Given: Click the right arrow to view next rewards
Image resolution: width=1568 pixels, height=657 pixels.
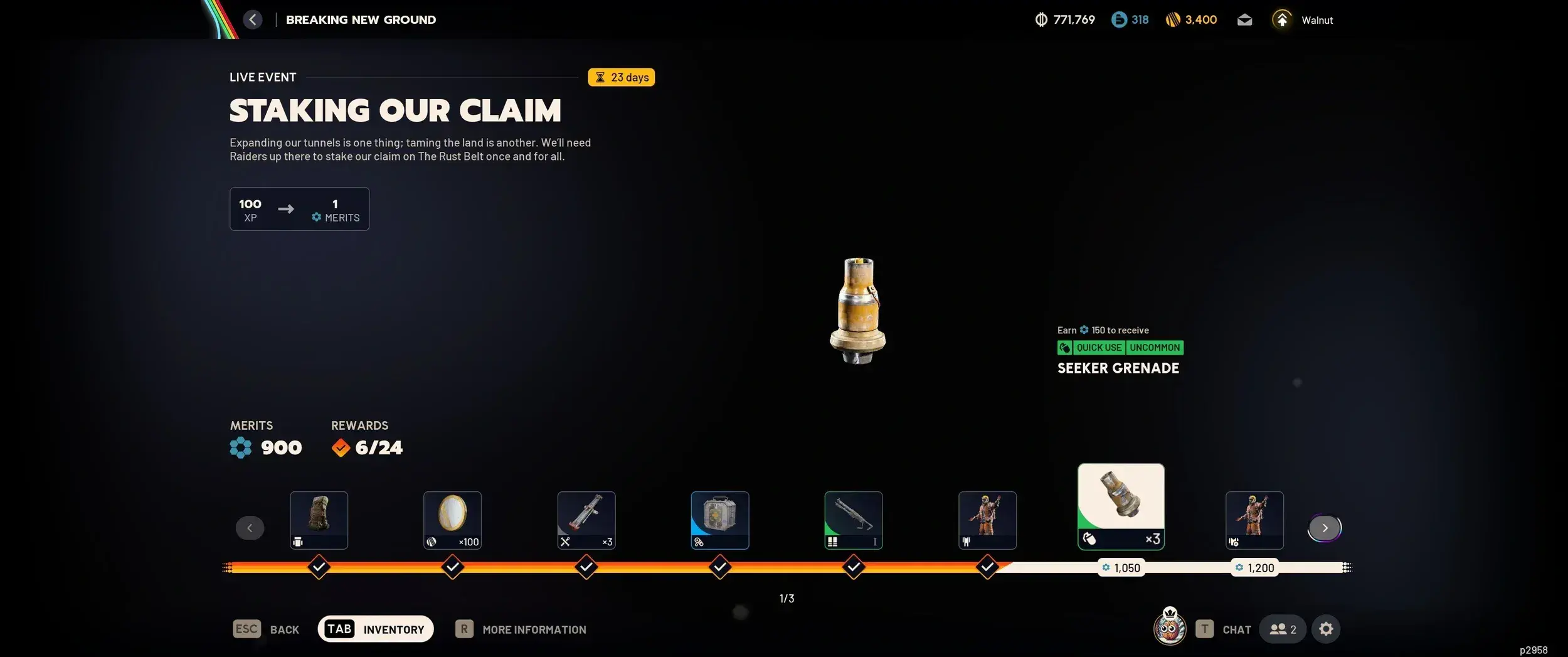Looking at the screenshot, I should pos(1325,528).
